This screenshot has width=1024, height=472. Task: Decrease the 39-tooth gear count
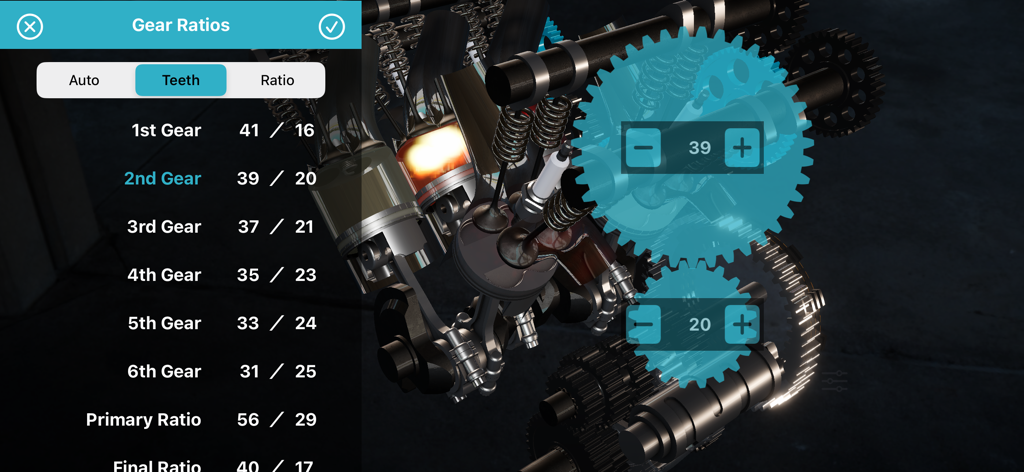(x=644, y=148)
